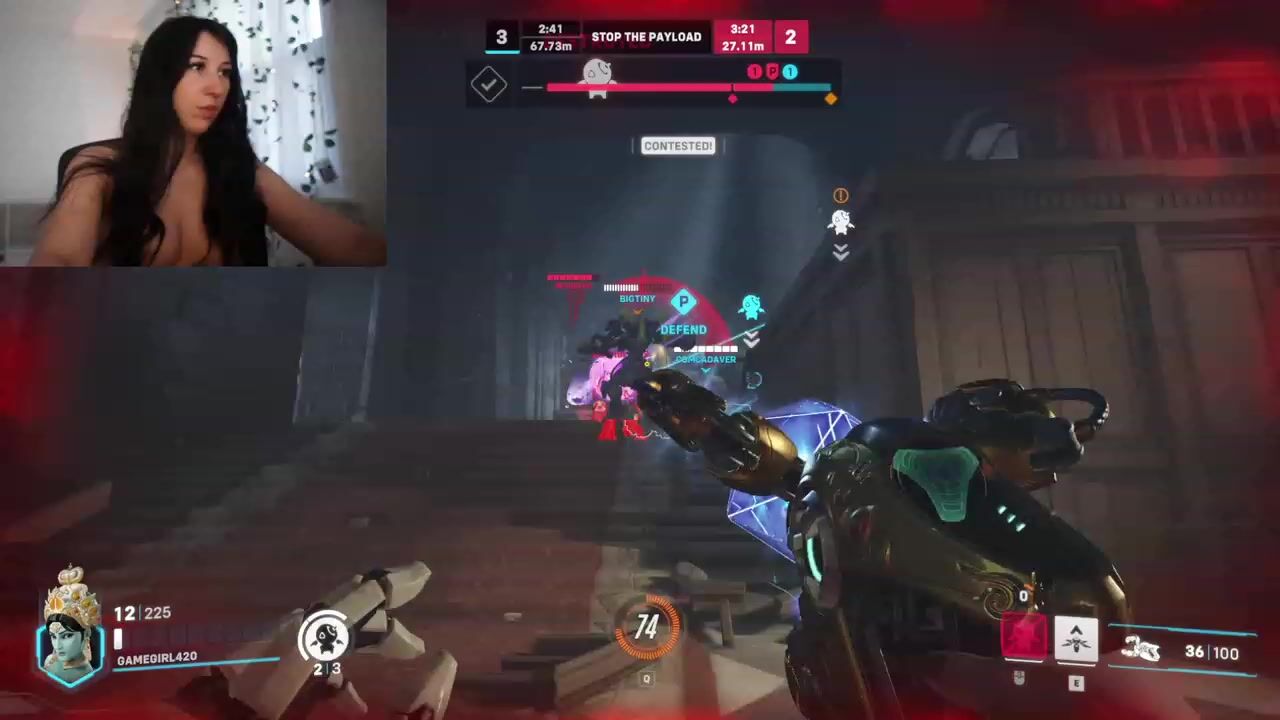Select the photon projector weapon icon
The width and height of the screenshot is (1280, 720).
pyautogui.click(x=1141, y=651)
